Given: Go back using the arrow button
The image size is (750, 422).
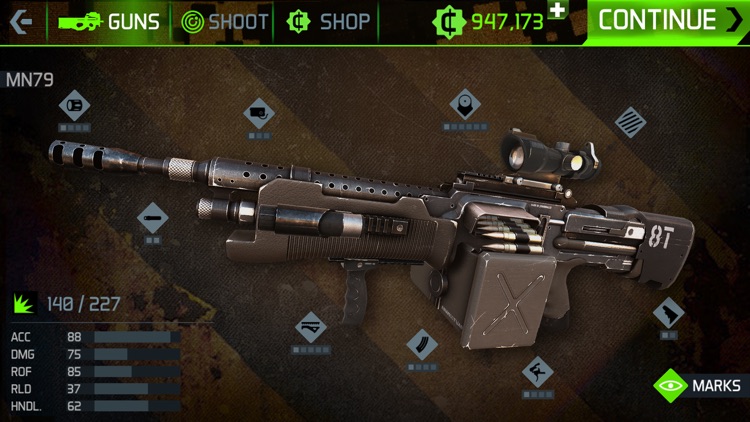Looking at the screenshot, I should coord(22,21).
